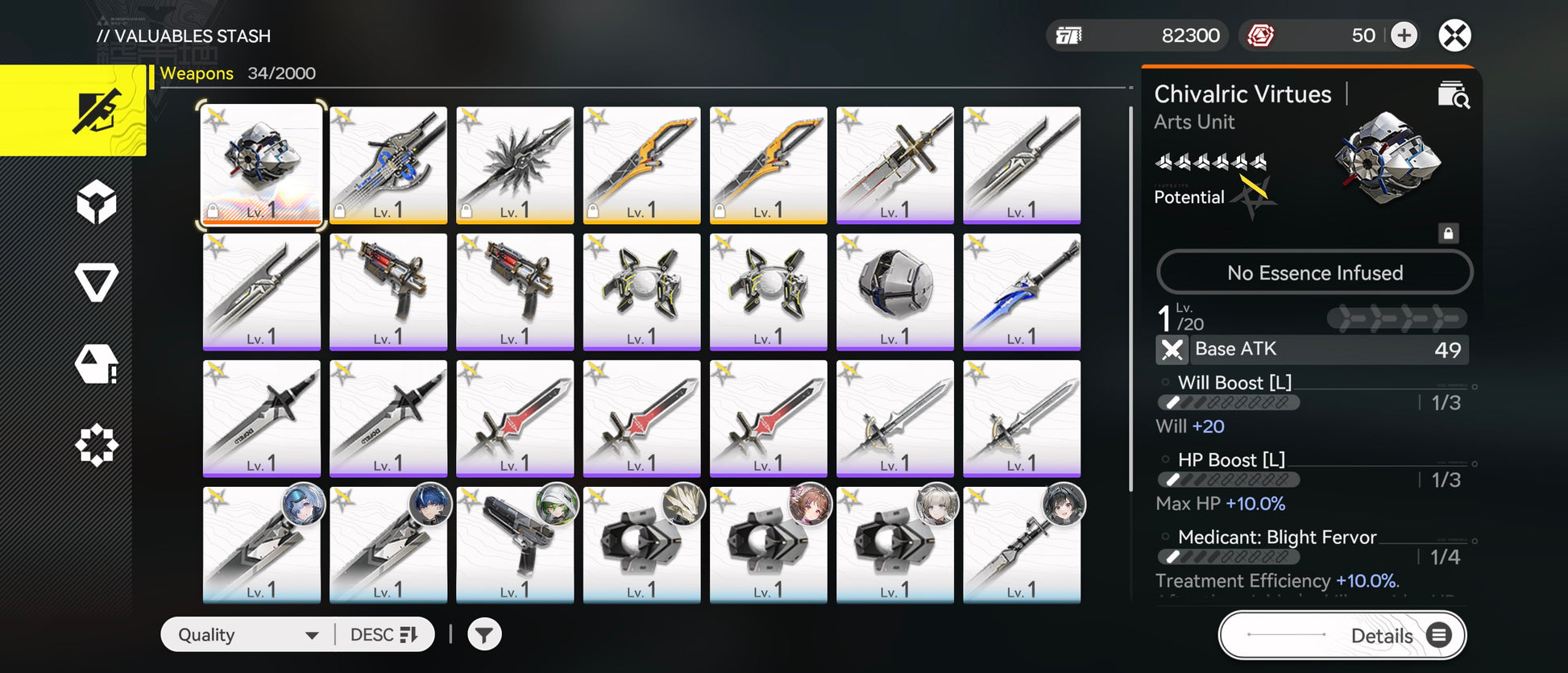Select the gray sphere arts unit slot
Image resolution: width=1568 pixels, height=673 pixels.
[x=895, y=292]
